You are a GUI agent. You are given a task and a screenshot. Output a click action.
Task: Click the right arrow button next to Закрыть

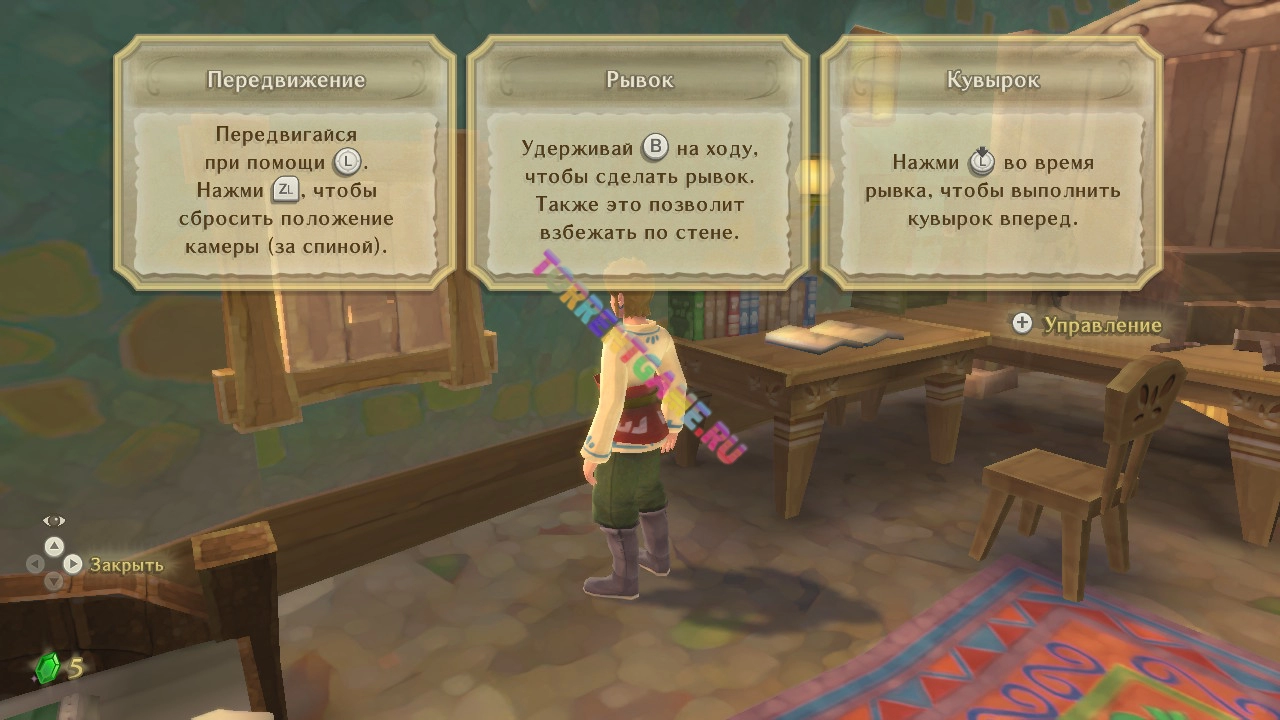73,565
